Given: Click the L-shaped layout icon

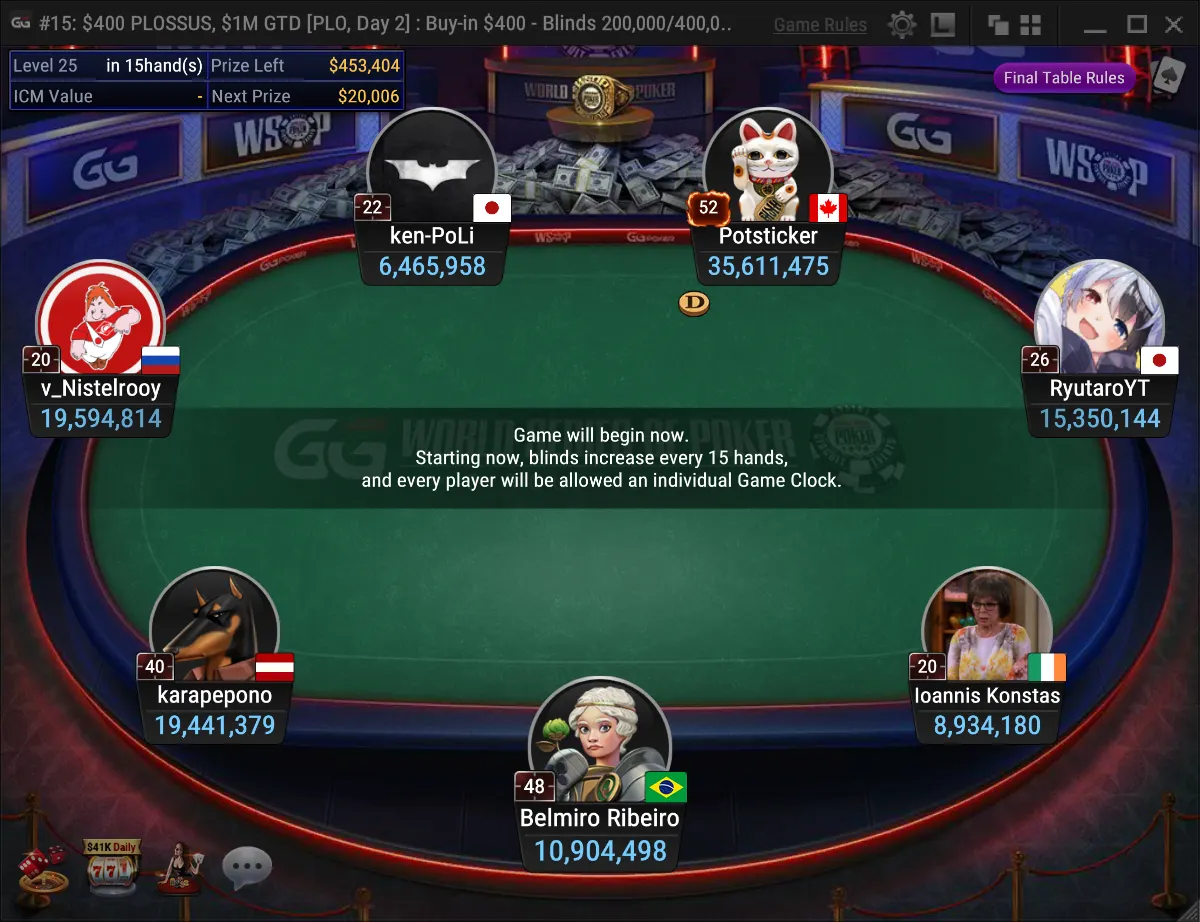Looking at the screenshot, I should pyautogui.click(x=942, y=24).
